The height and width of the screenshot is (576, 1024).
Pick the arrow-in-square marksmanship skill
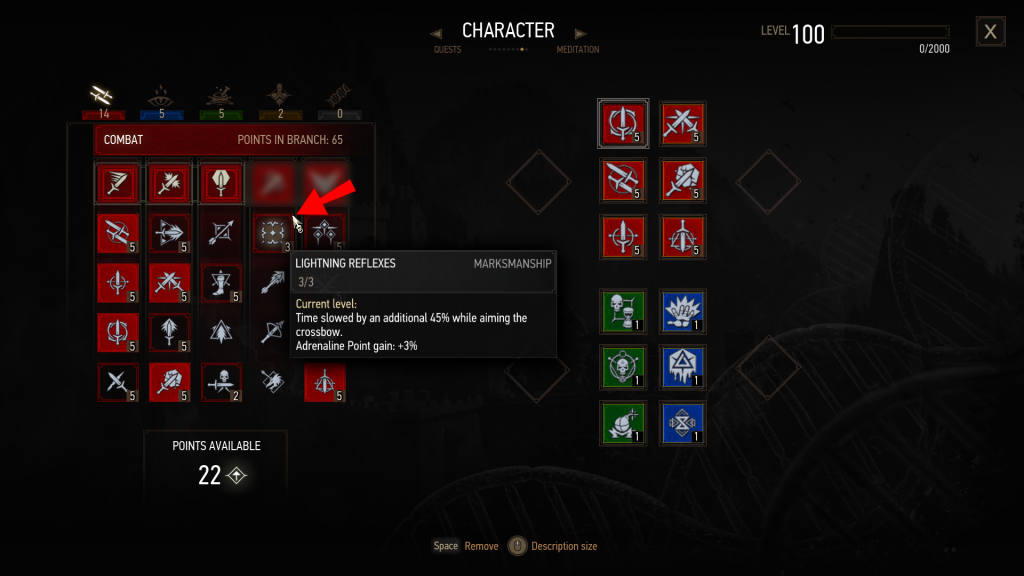click(x=221, y=232)
